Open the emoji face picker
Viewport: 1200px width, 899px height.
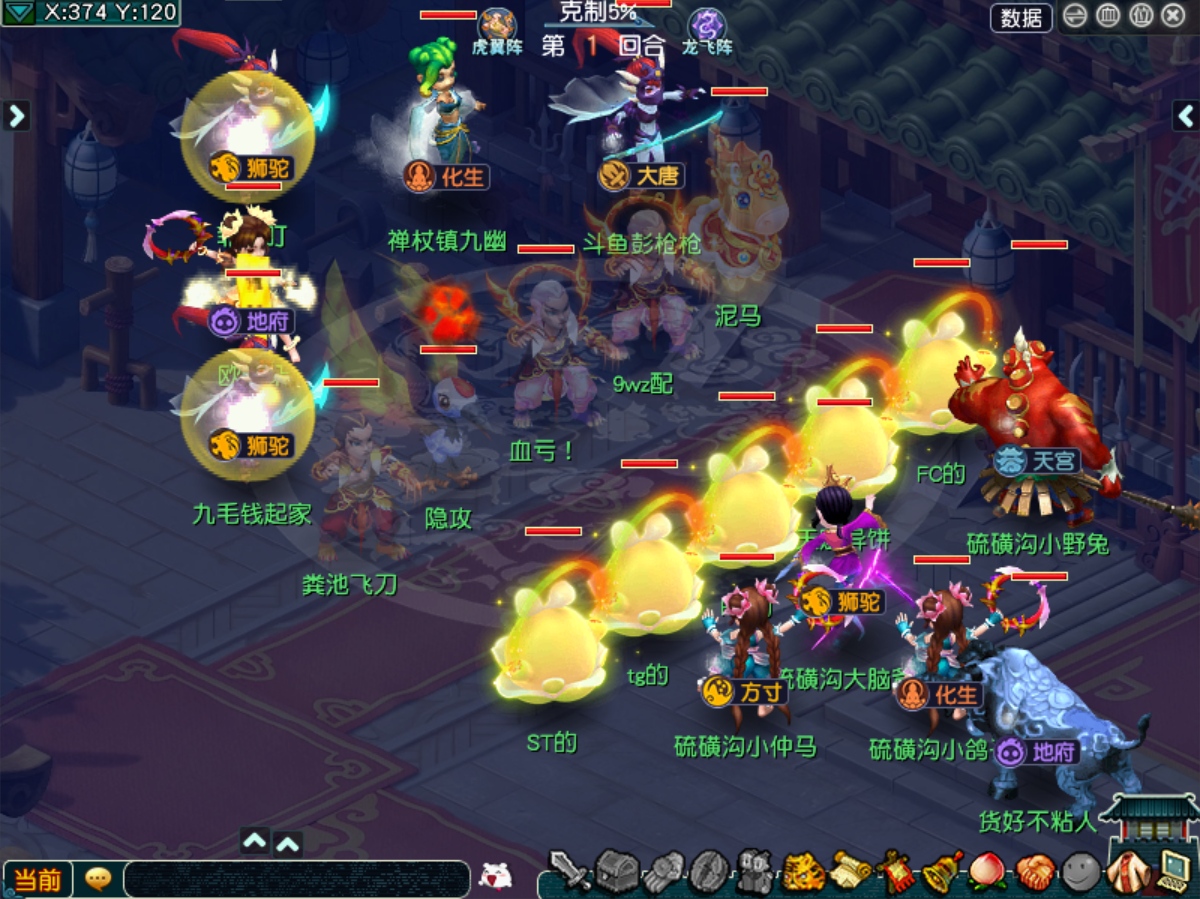[x=494, y=876]
